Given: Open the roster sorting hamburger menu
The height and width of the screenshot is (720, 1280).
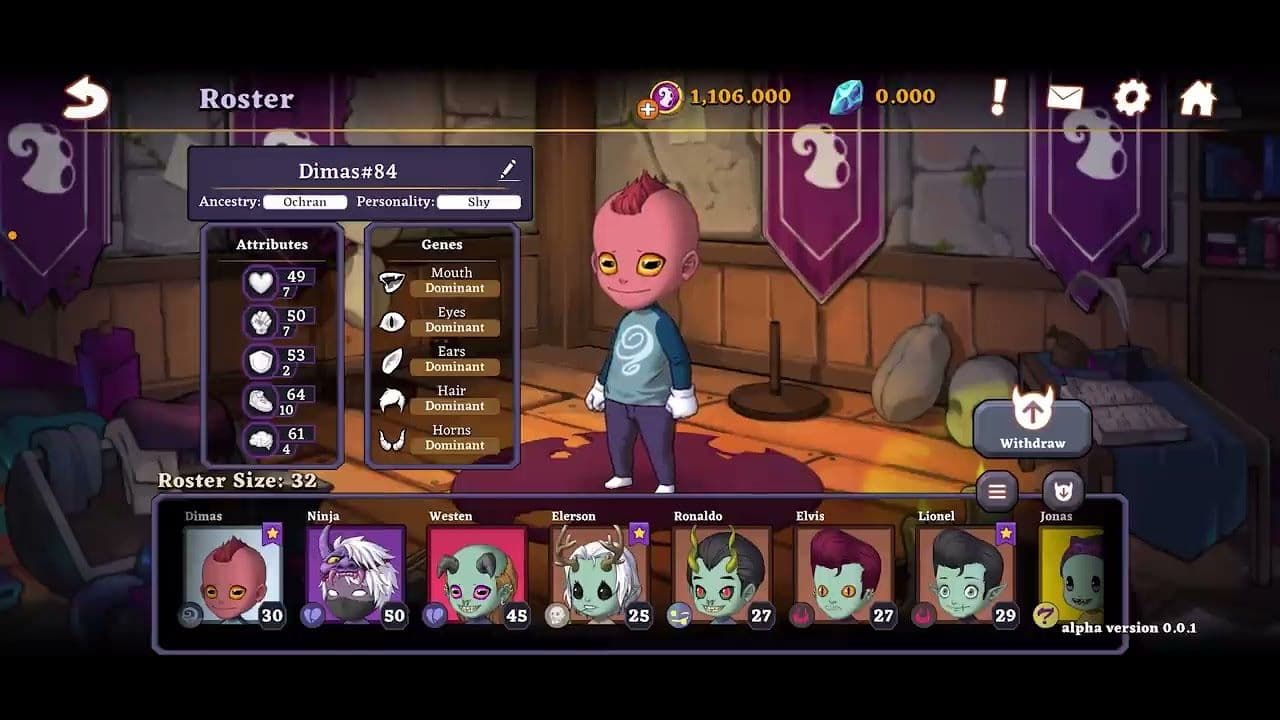Looking at the screenshot, I should (998, 492).
